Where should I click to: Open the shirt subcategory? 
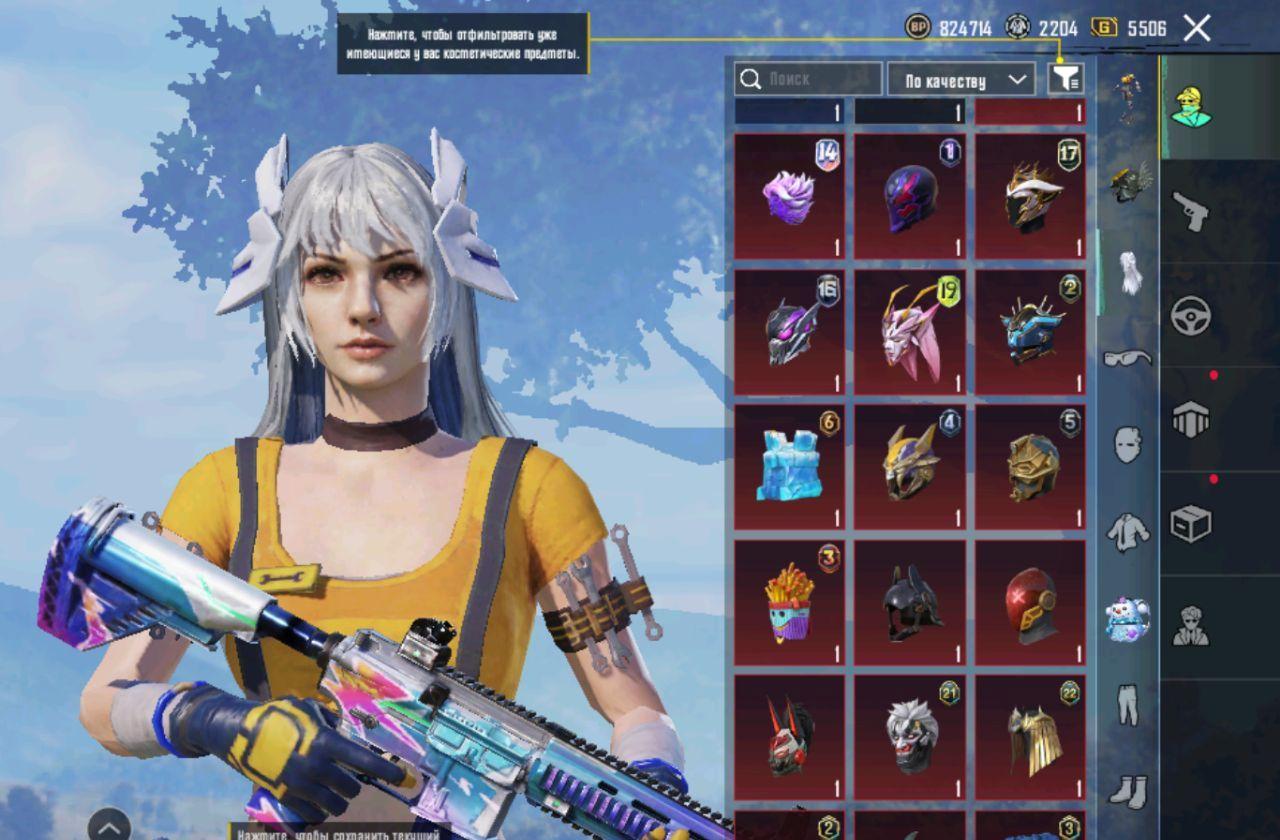1128,532
